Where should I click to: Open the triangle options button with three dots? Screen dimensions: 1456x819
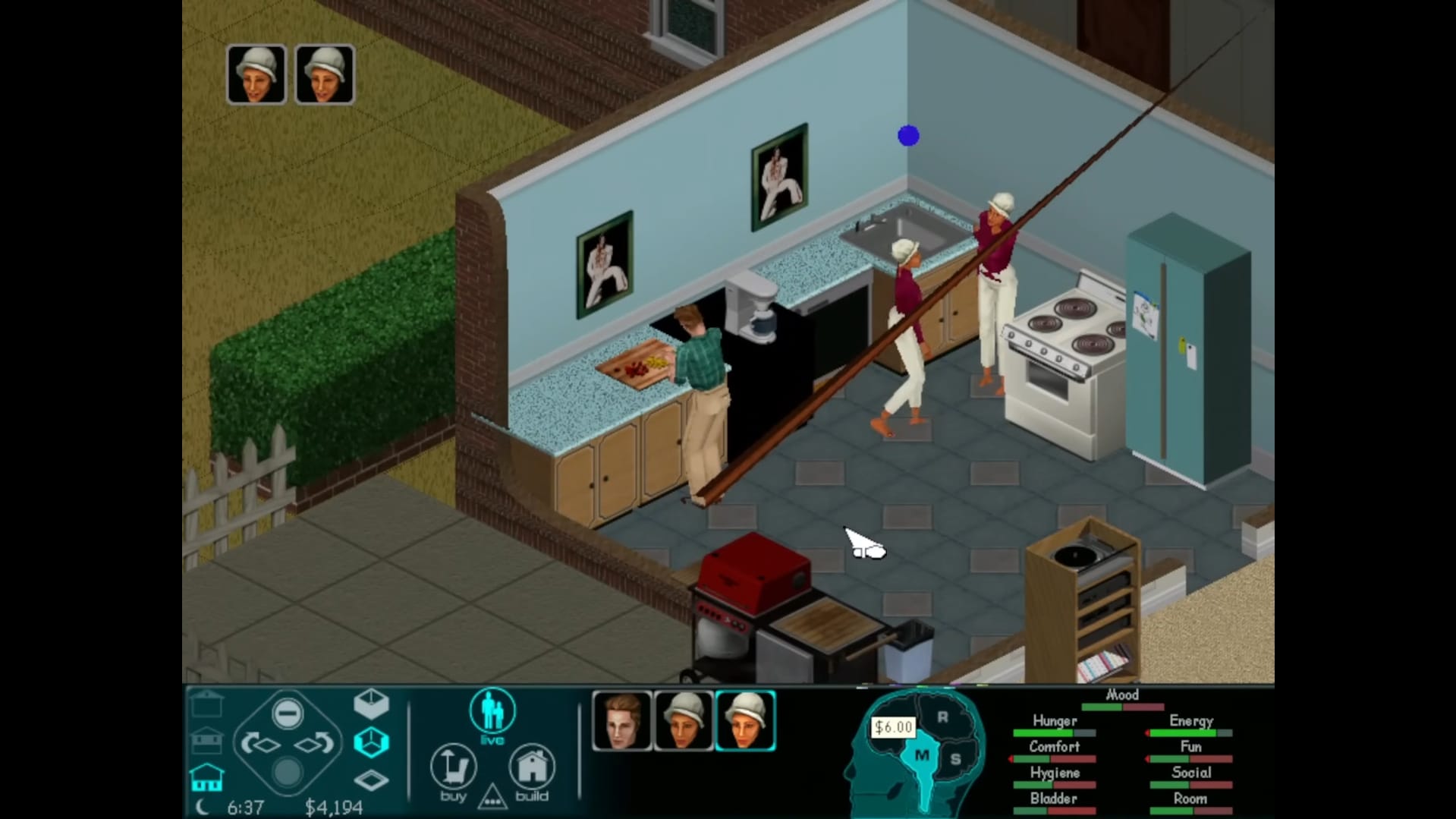pos(492,798)
